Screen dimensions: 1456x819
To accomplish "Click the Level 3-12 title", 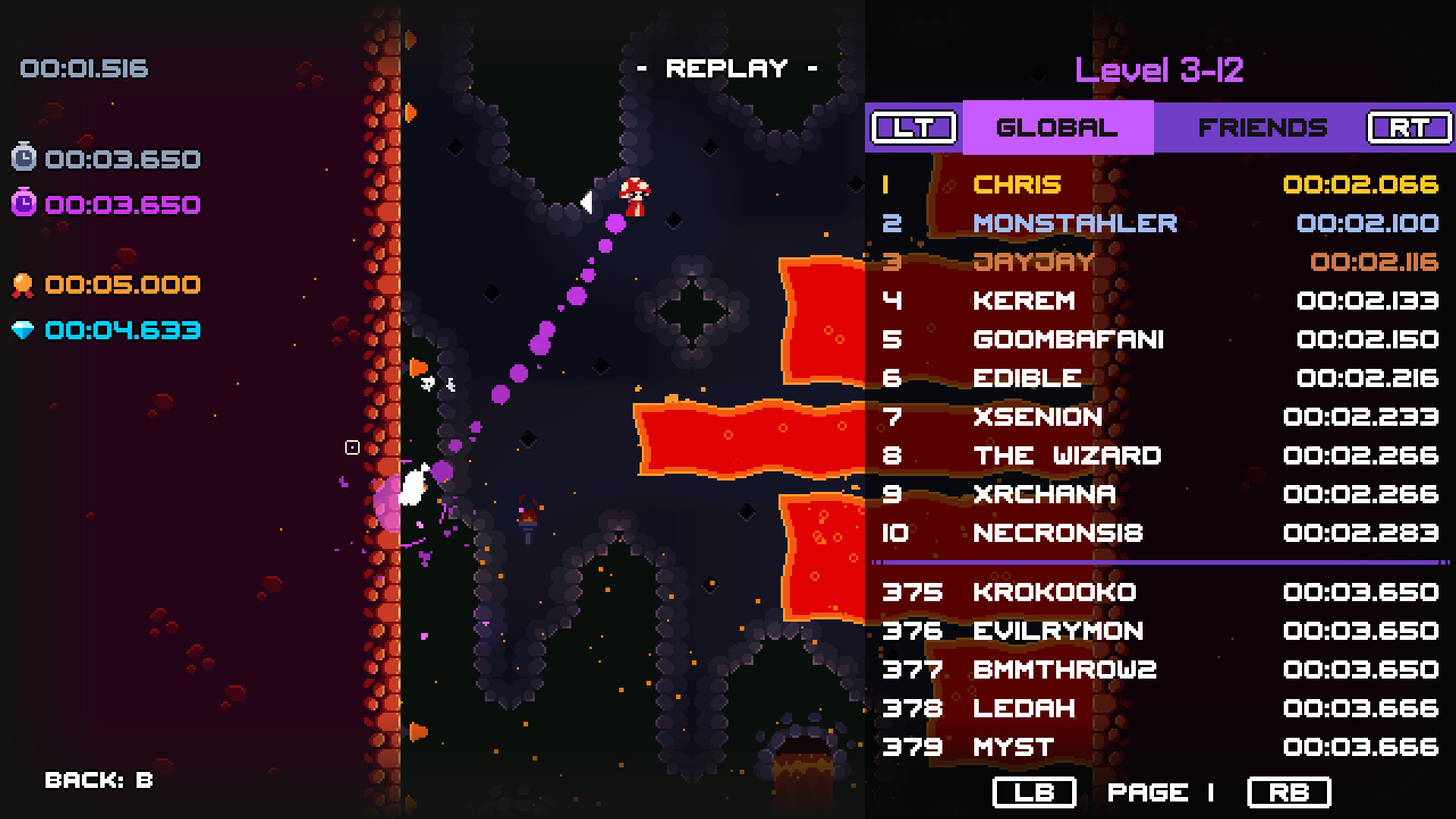I will (1160, 69).
